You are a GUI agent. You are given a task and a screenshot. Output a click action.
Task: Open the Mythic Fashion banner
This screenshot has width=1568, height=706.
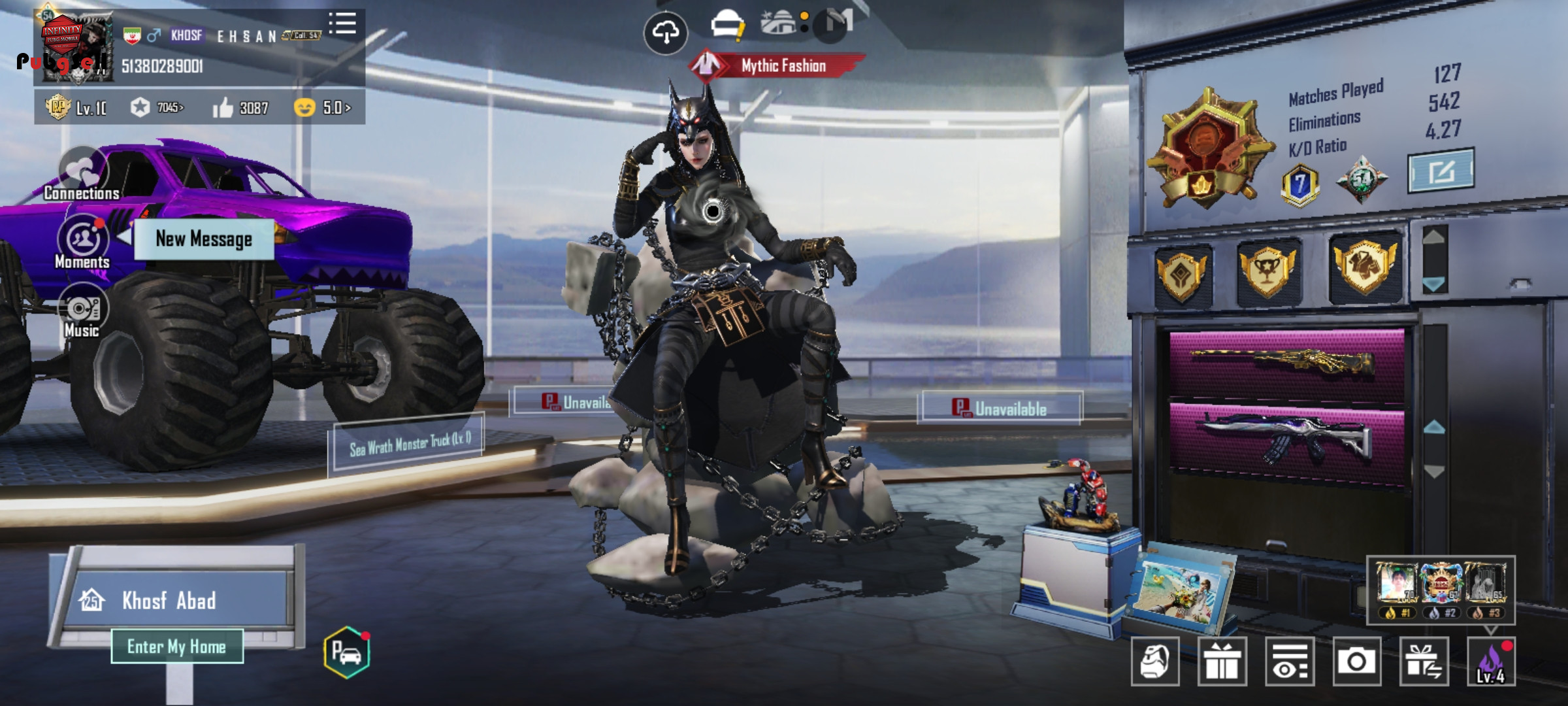(777, 65)
